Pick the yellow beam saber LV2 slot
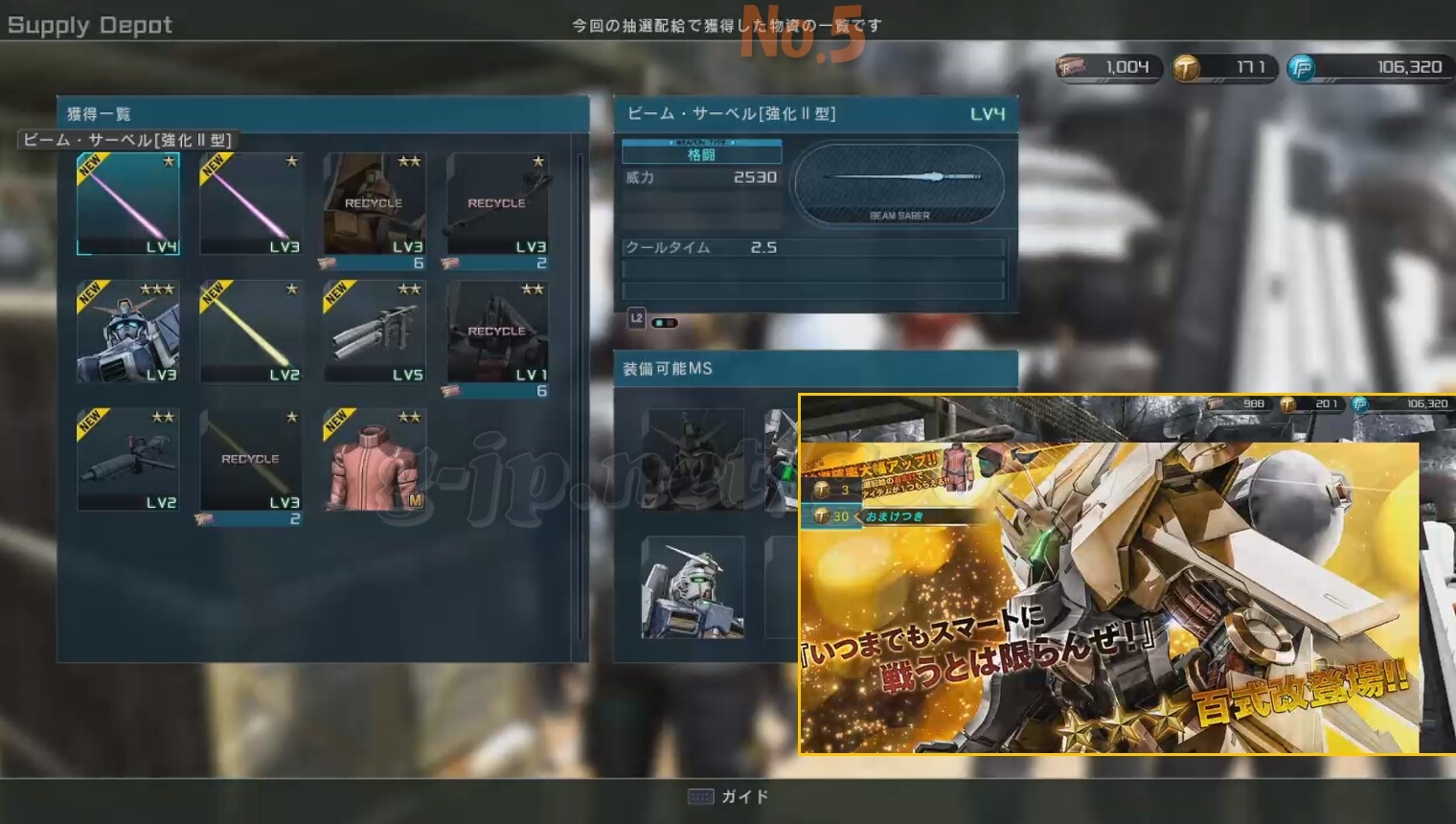The width and height of the screenshot is (1456, 824). [251, 332]
